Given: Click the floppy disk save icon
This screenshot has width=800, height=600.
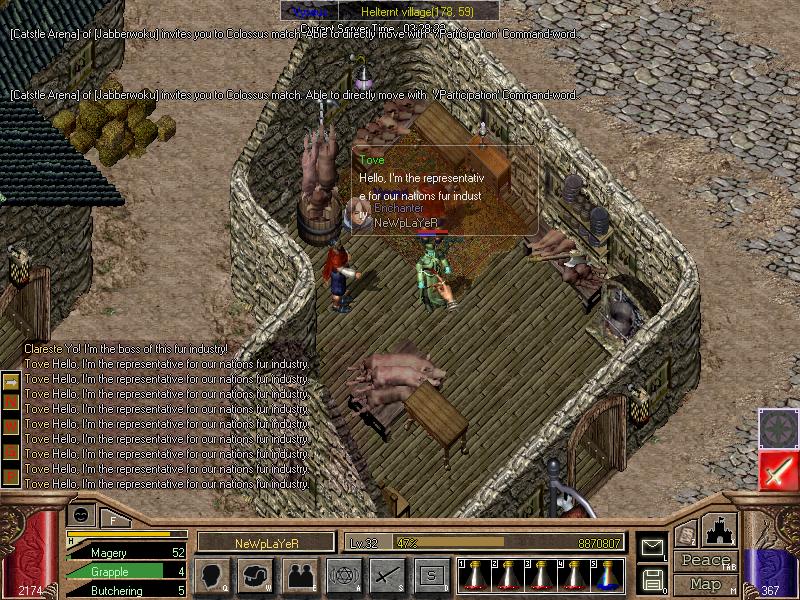Looking at the screenshot, I should [652, 578].
